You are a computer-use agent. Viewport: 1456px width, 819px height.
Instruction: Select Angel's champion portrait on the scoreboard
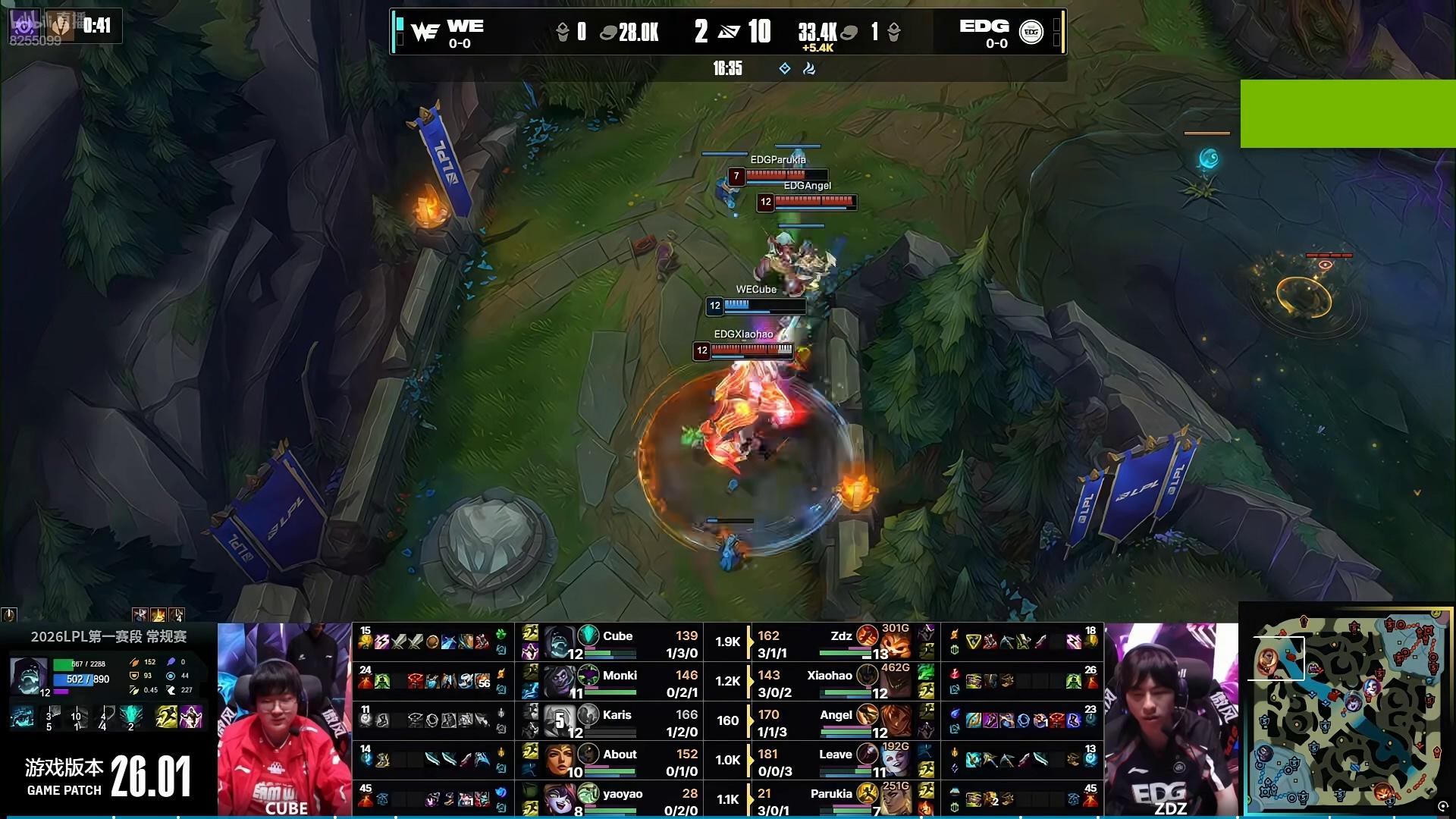(x=895, y=722)
